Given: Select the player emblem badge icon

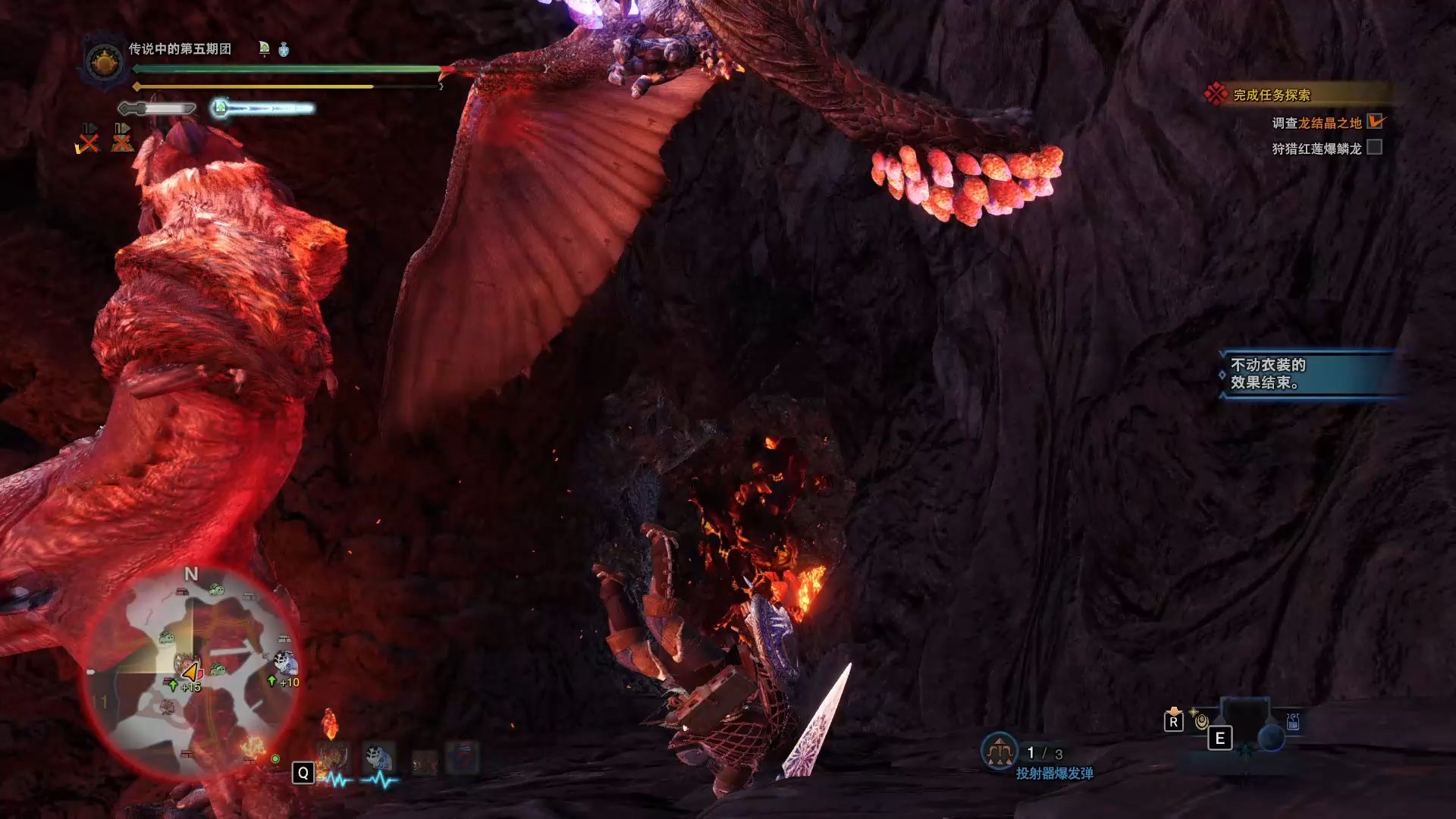Looking at the screenshot, I should point(105,61).
